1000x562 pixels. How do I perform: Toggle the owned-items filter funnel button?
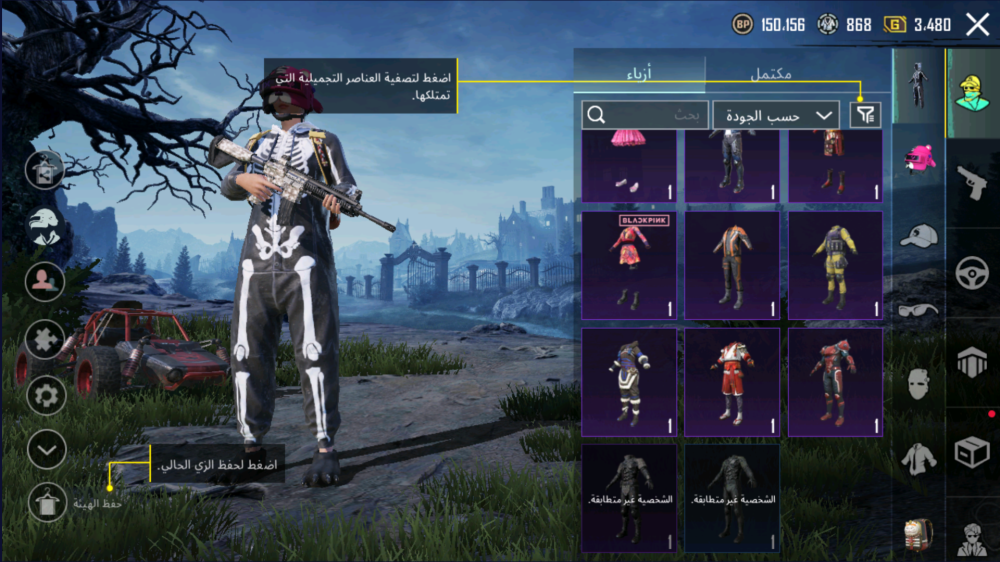click(x=865, y=115)
